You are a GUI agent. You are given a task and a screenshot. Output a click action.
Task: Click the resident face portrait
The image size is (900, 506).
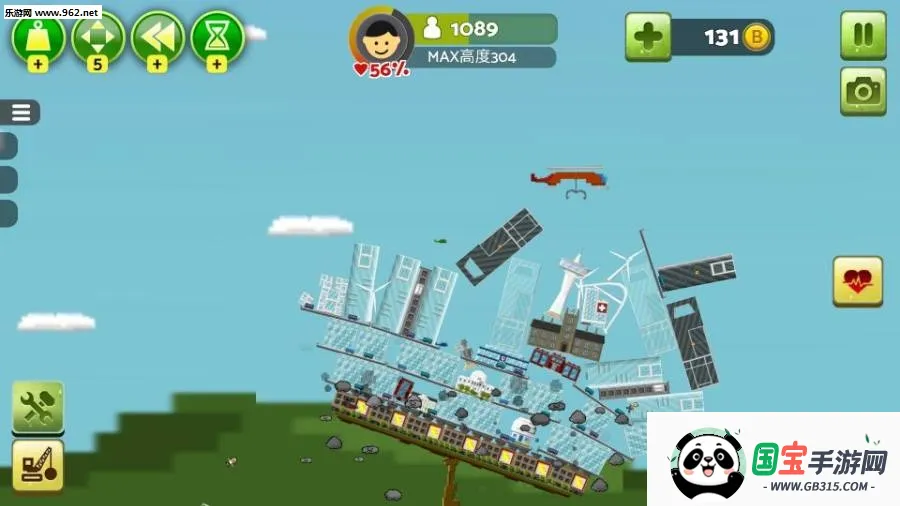click(x=379, y=41)
